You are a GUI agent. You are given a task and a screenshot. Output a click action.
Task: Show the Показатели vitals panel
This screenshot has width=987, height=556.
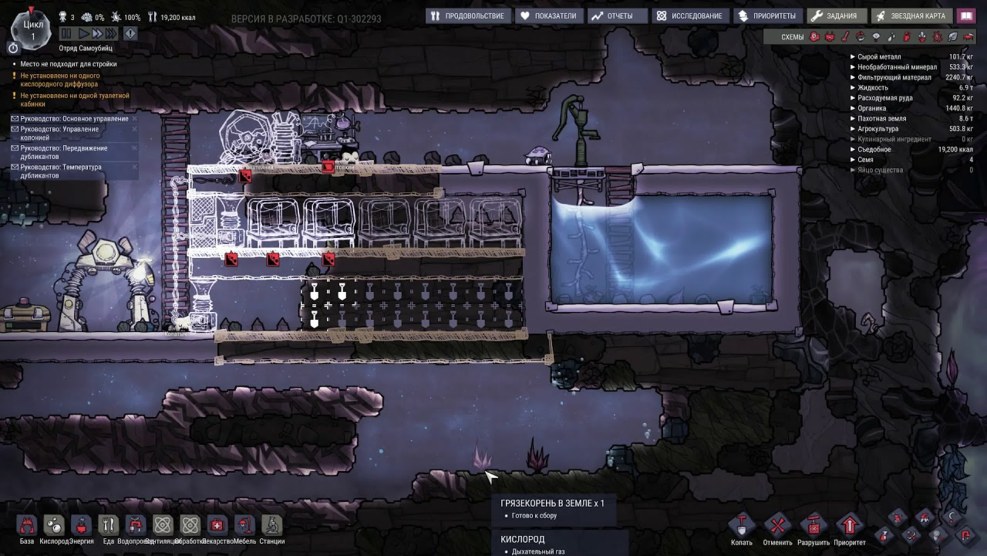(549, 16)
